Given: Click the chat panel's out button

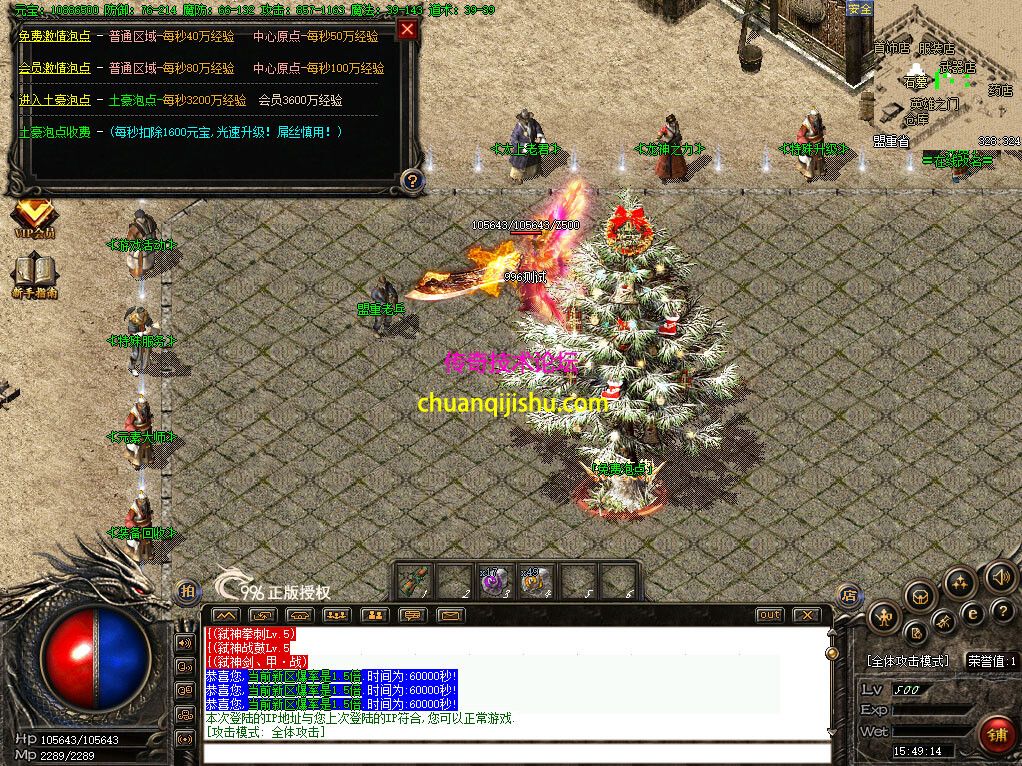Looking at the screenshot, I should (768, 615).
